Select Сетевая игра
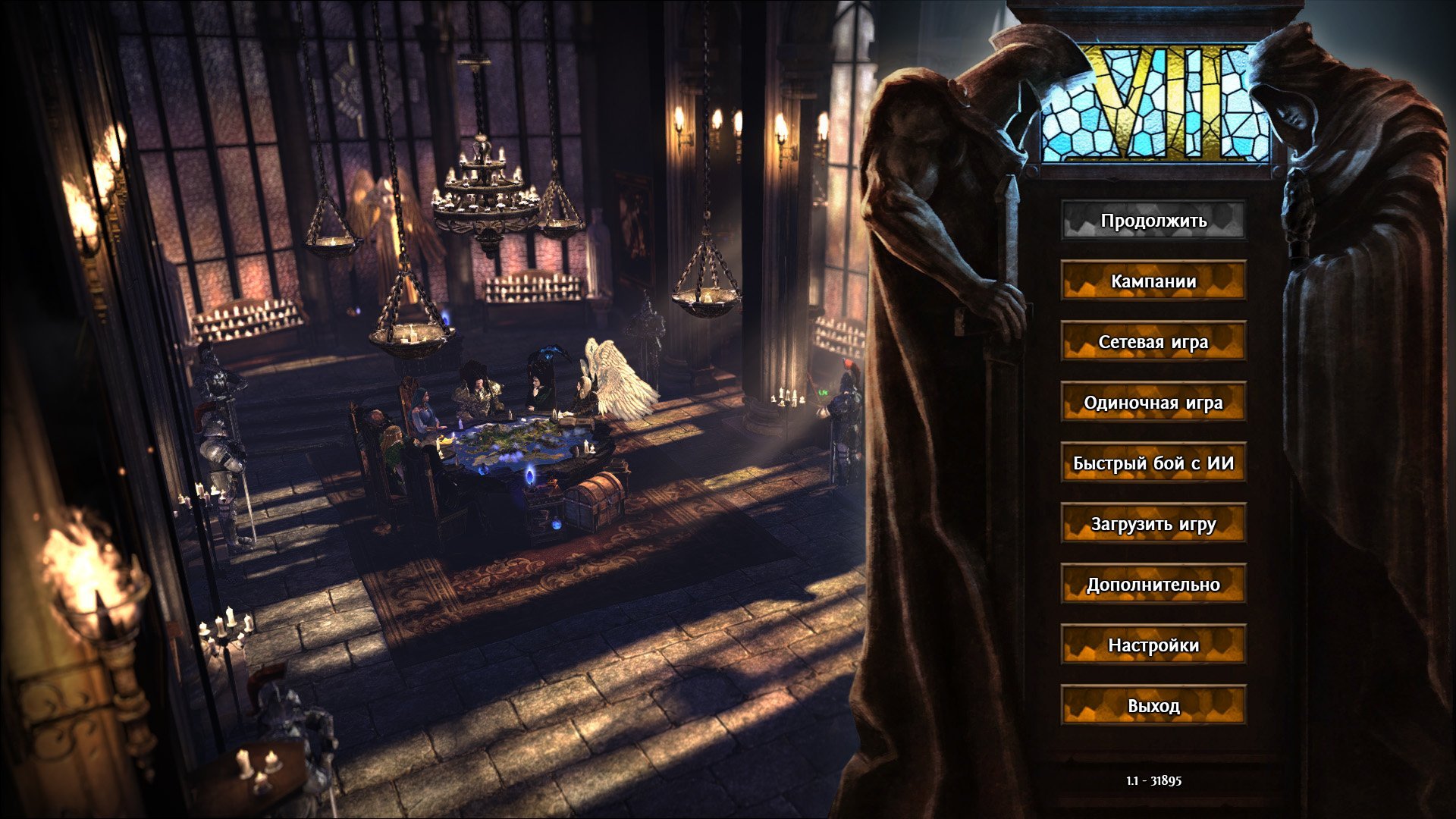1456x819 pixels. pos(1153,342)
